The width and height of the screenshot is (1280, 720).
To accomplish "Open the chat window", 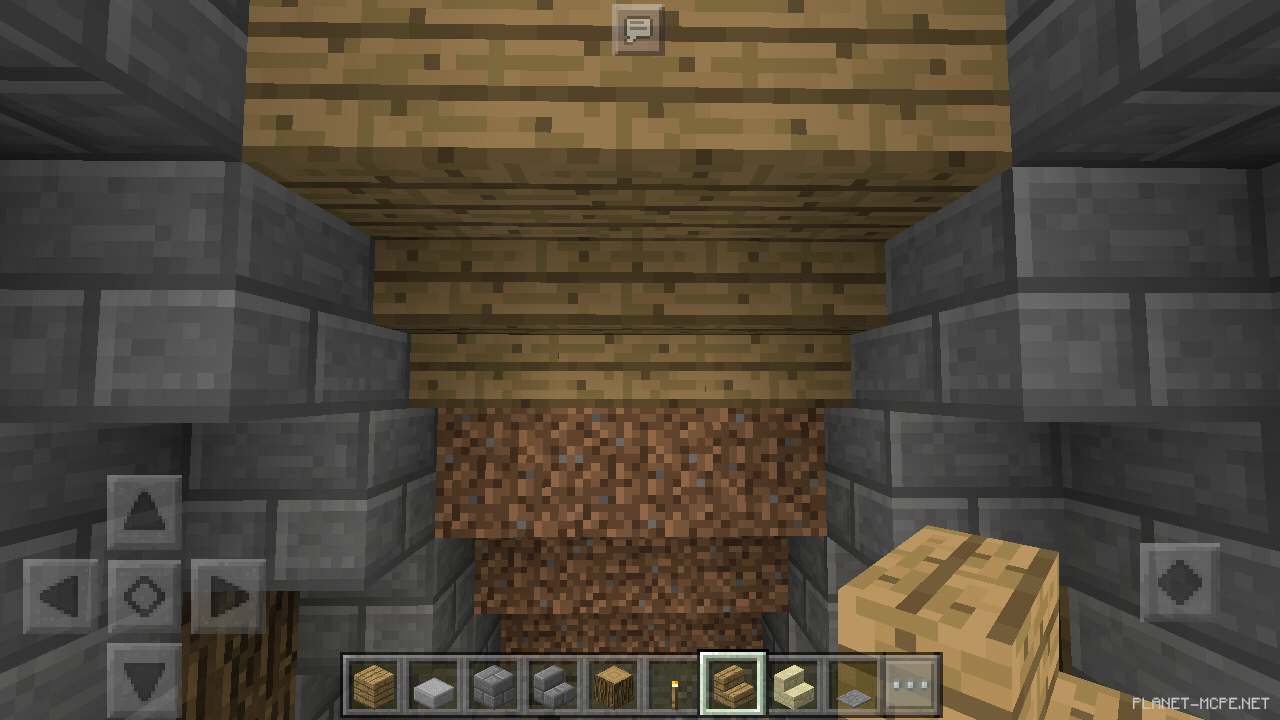I will (x=637, y=30).
